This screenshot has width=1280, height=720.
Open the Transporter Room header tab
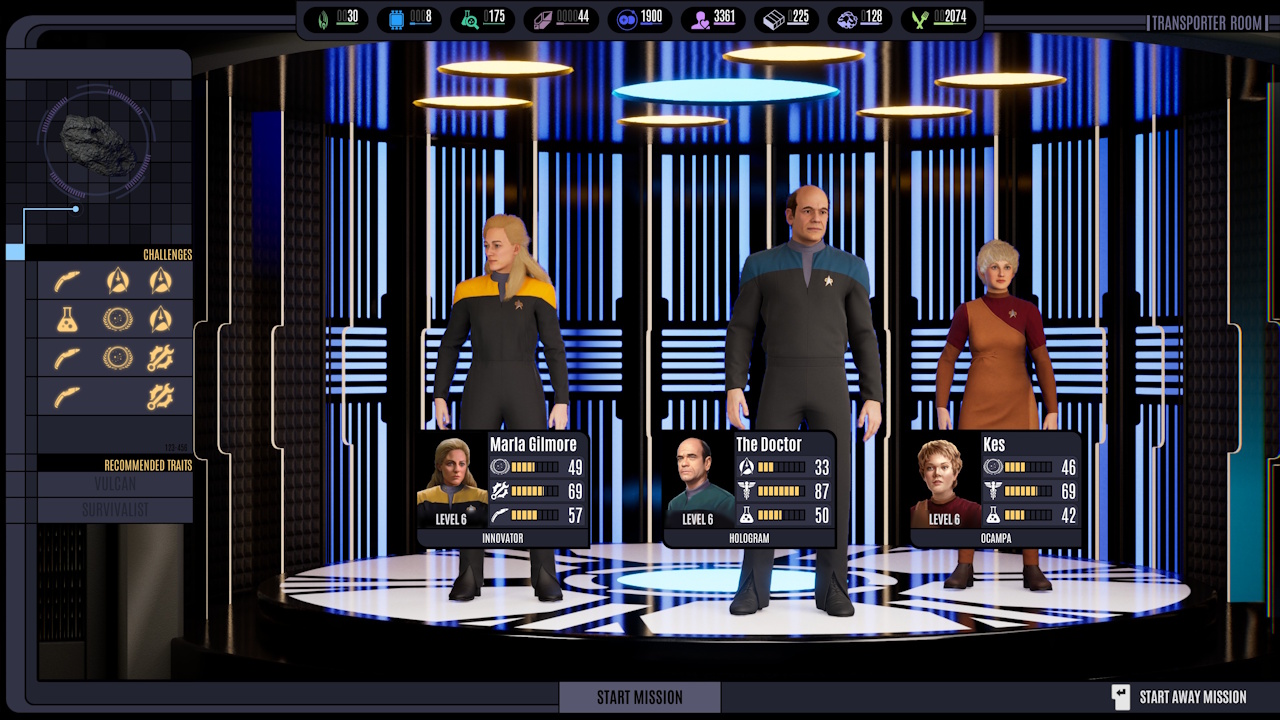tap(1207, 22)
